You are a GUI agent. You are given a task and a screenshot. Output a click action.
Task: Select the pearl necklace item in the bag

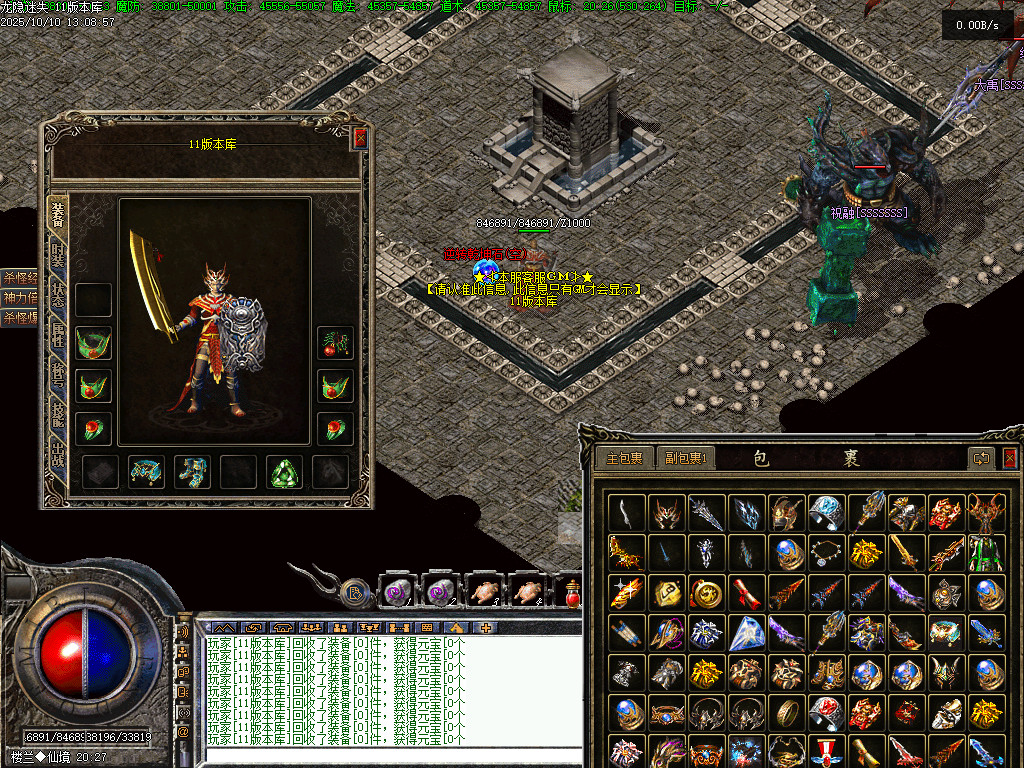point(826,552)
